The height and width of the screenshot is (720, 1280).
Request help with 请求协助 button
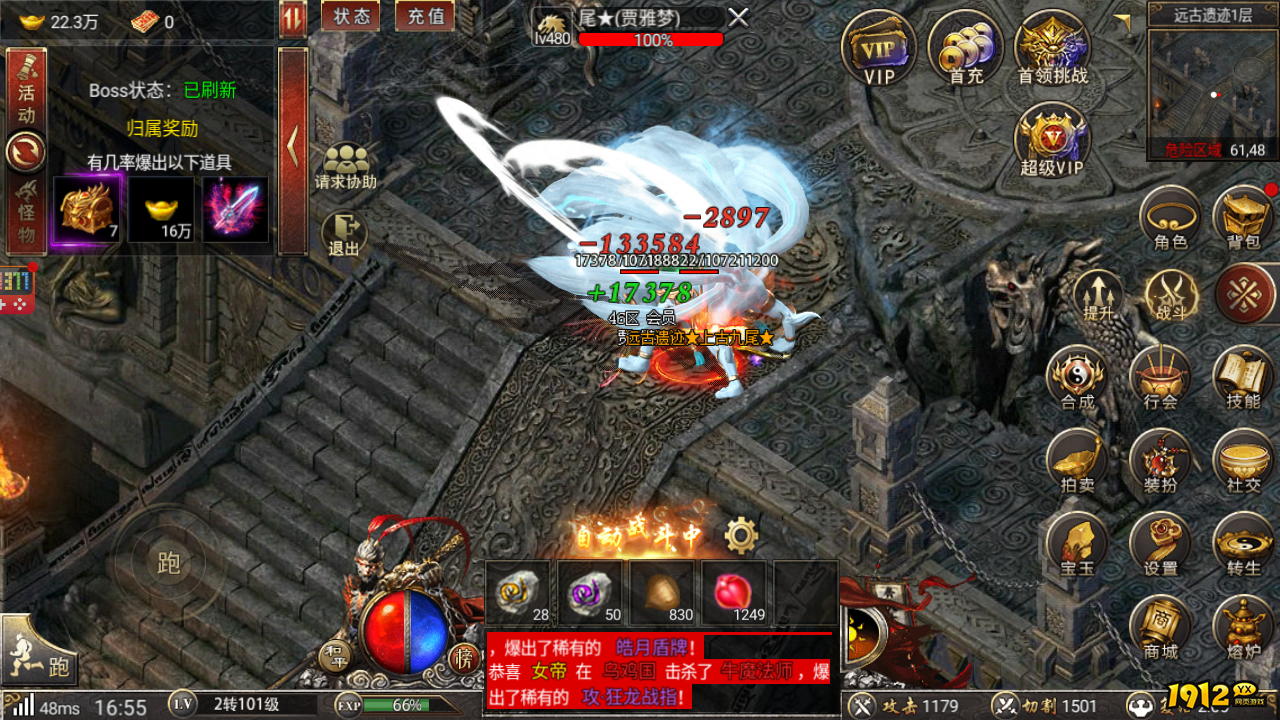click(x=346, y=167)
